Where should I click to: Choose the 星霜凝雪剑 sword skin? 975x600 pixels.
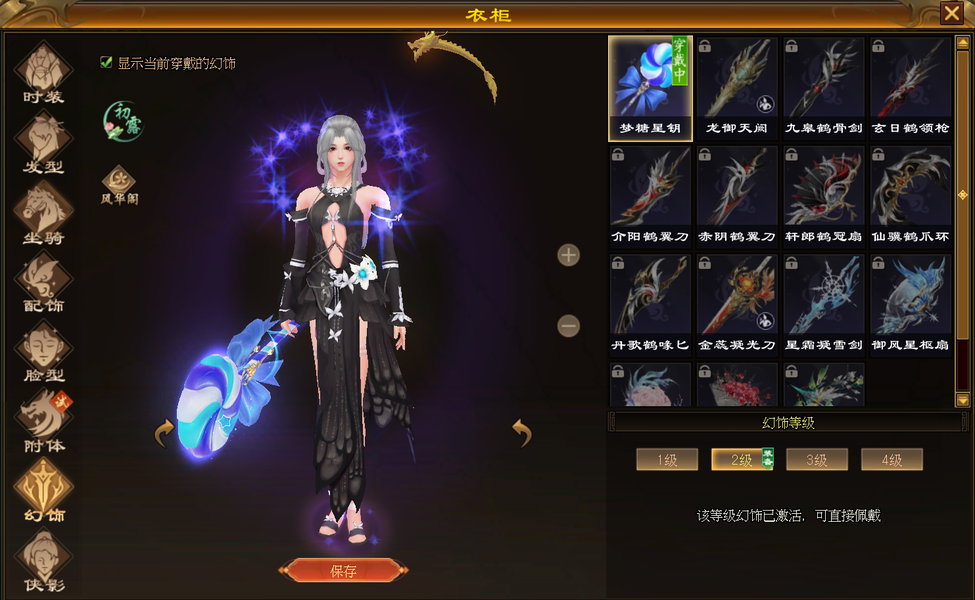[x=824, y=304]
